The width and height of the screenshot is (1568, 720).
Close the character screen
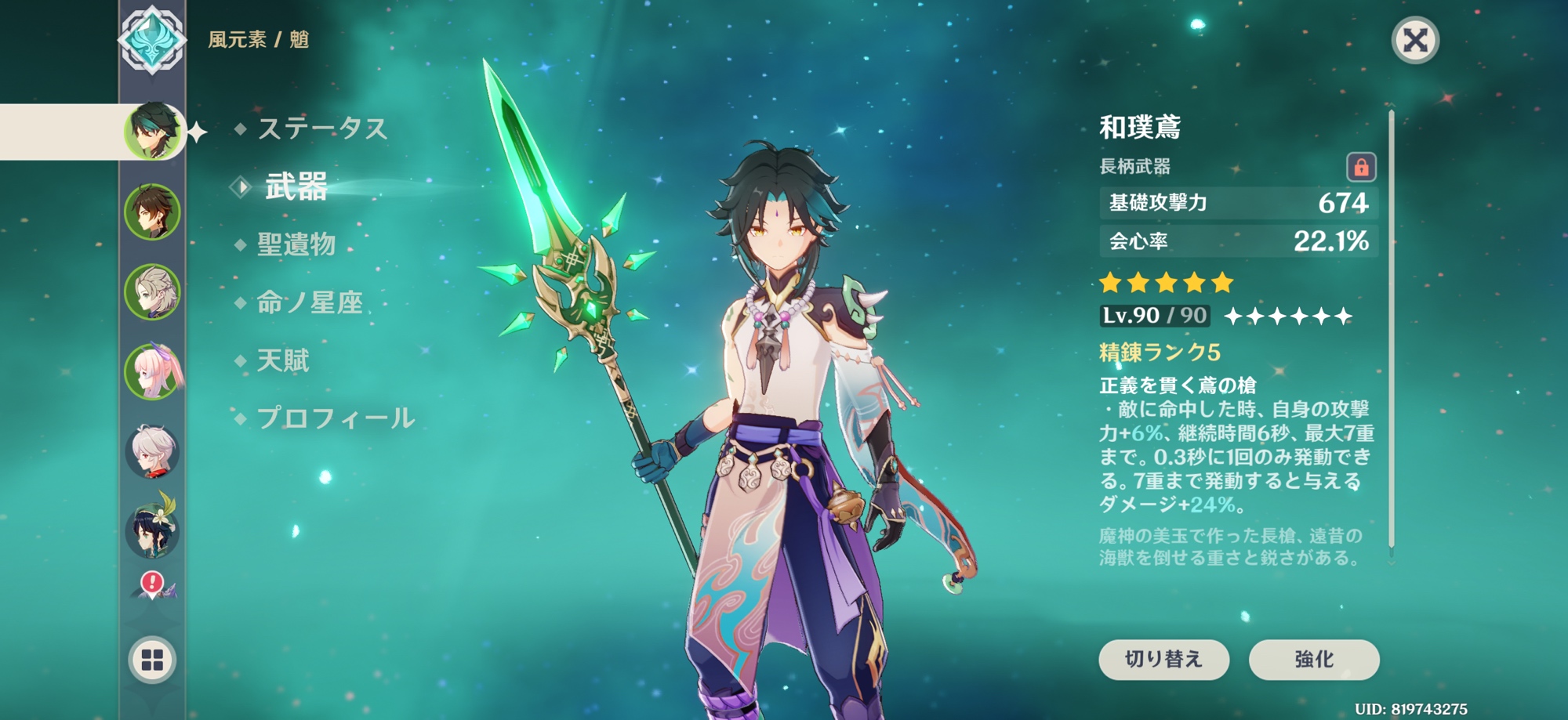pyautogui.click(x=1414, y=40)
